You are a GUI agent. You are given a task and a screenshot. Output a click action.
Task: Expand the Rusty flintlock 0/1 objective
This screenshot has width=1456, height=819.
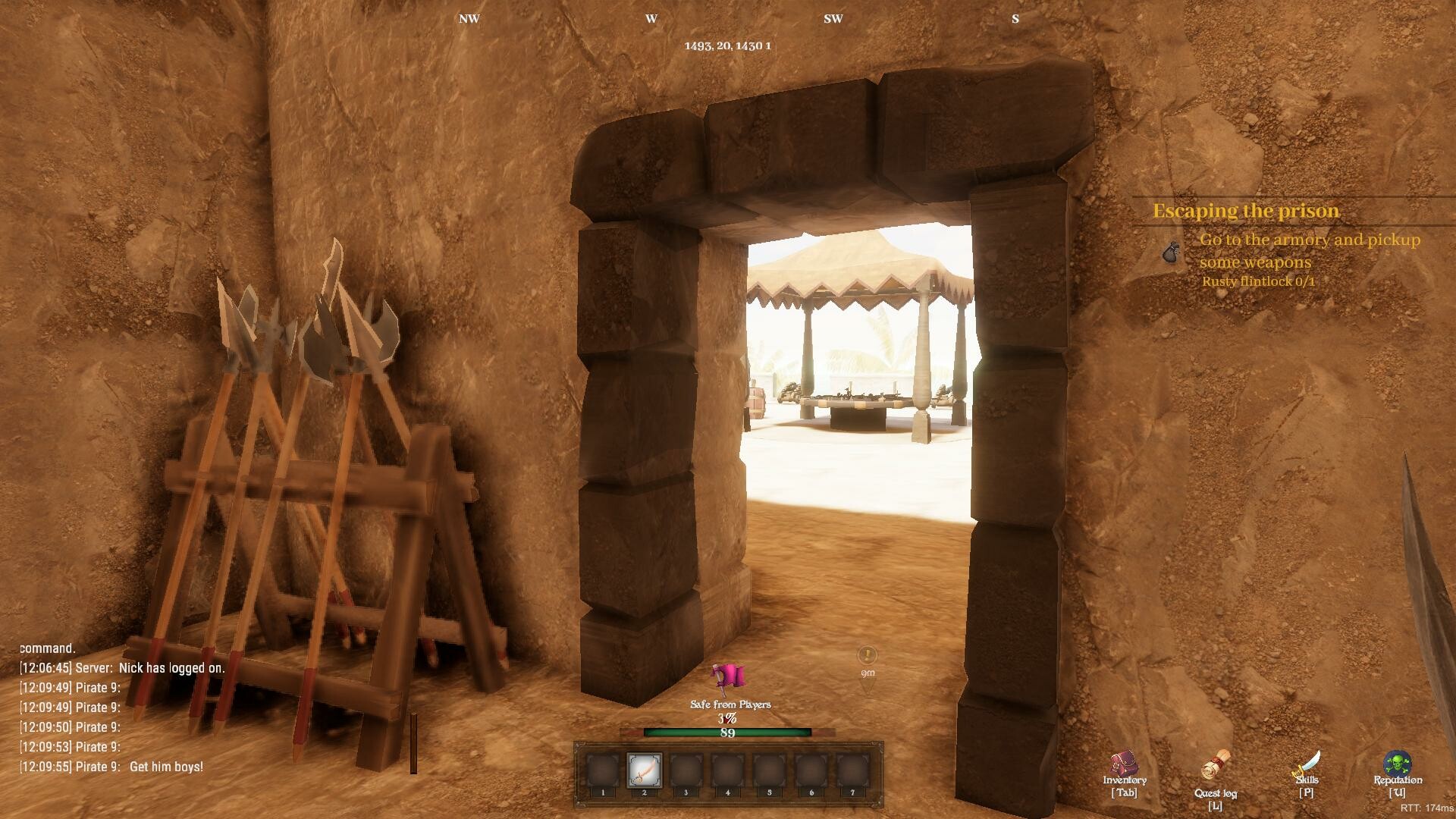(x=1259, y=281)
